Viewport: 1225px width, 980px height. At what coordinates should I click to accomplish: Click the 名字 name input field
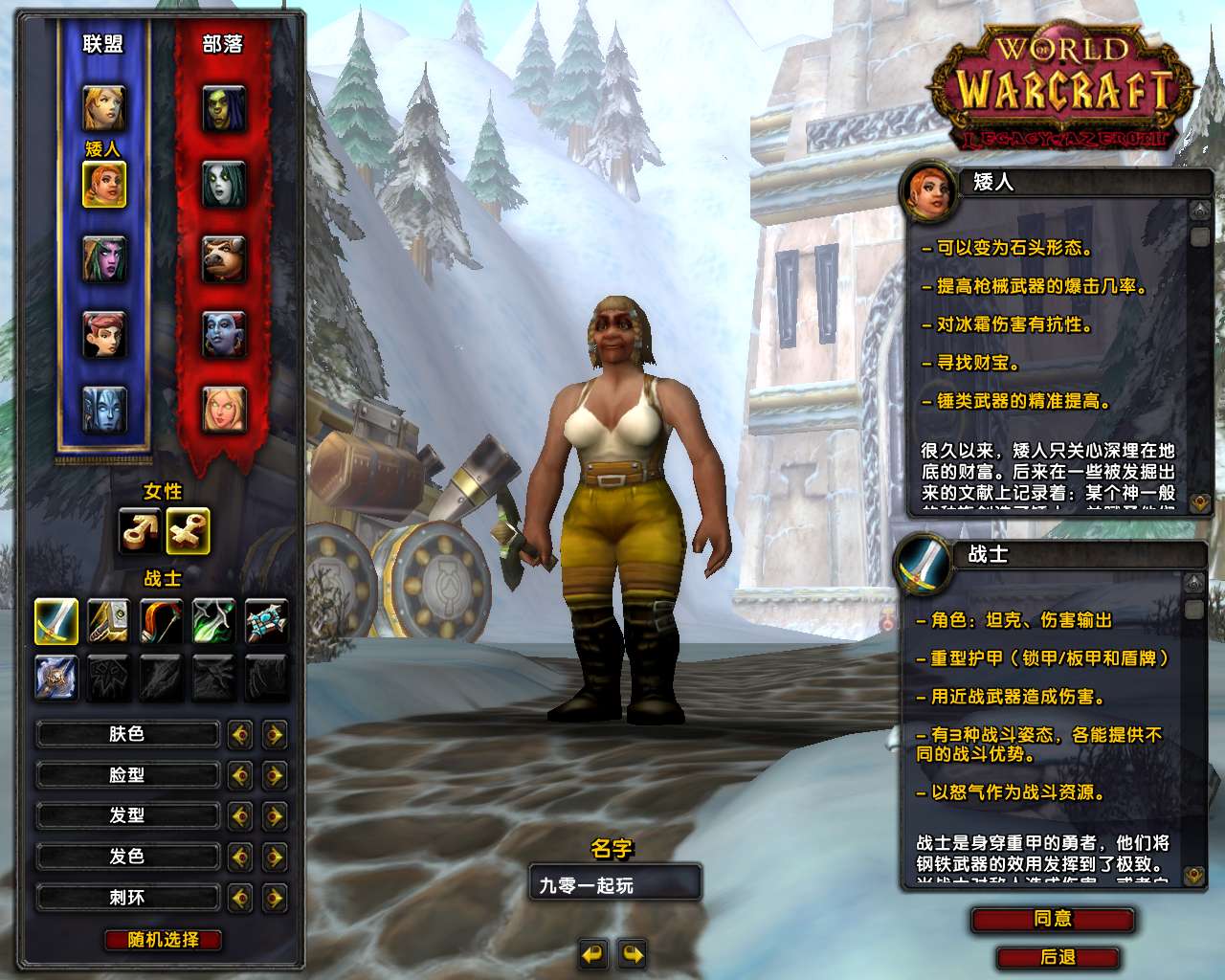point(614,885)
